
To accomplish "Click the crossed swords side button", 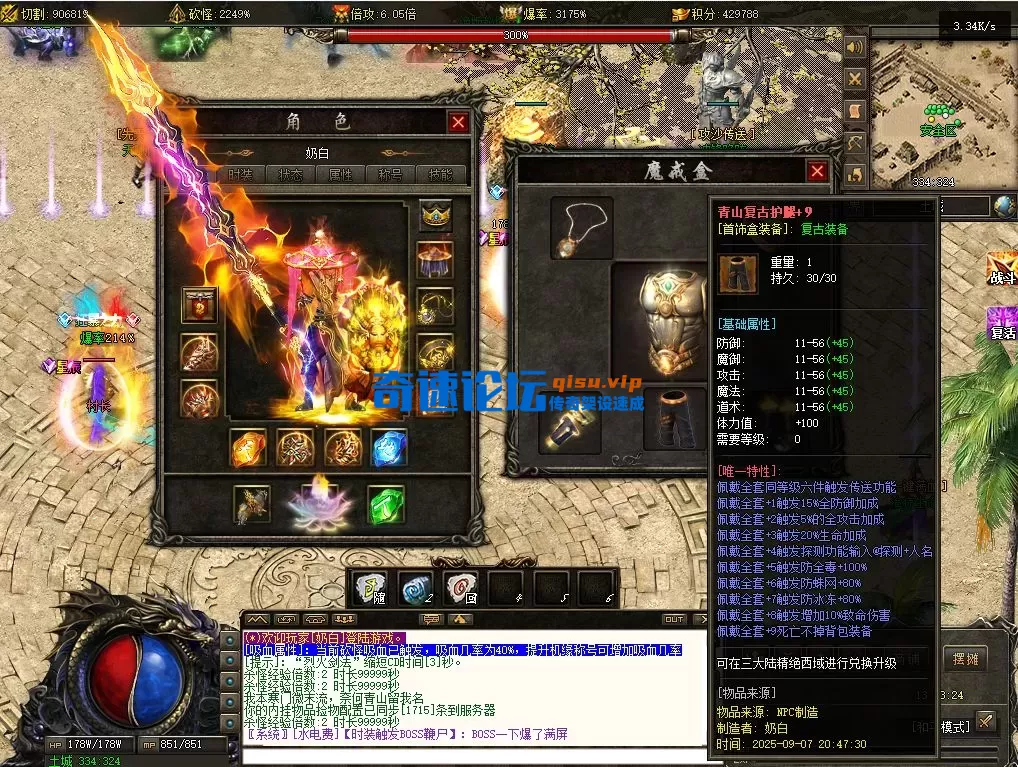I will pos(855,79).
